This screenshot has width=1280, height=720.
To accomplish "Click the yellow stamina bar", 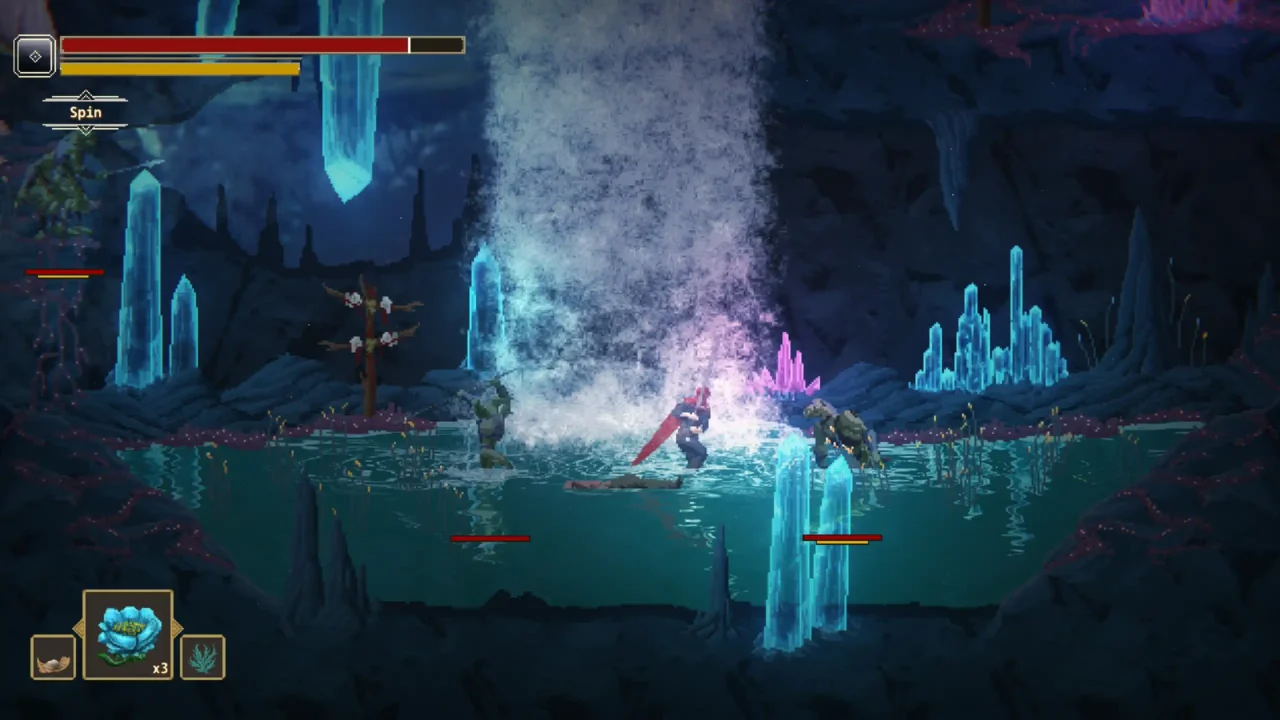I will click(x=180, y=67).
